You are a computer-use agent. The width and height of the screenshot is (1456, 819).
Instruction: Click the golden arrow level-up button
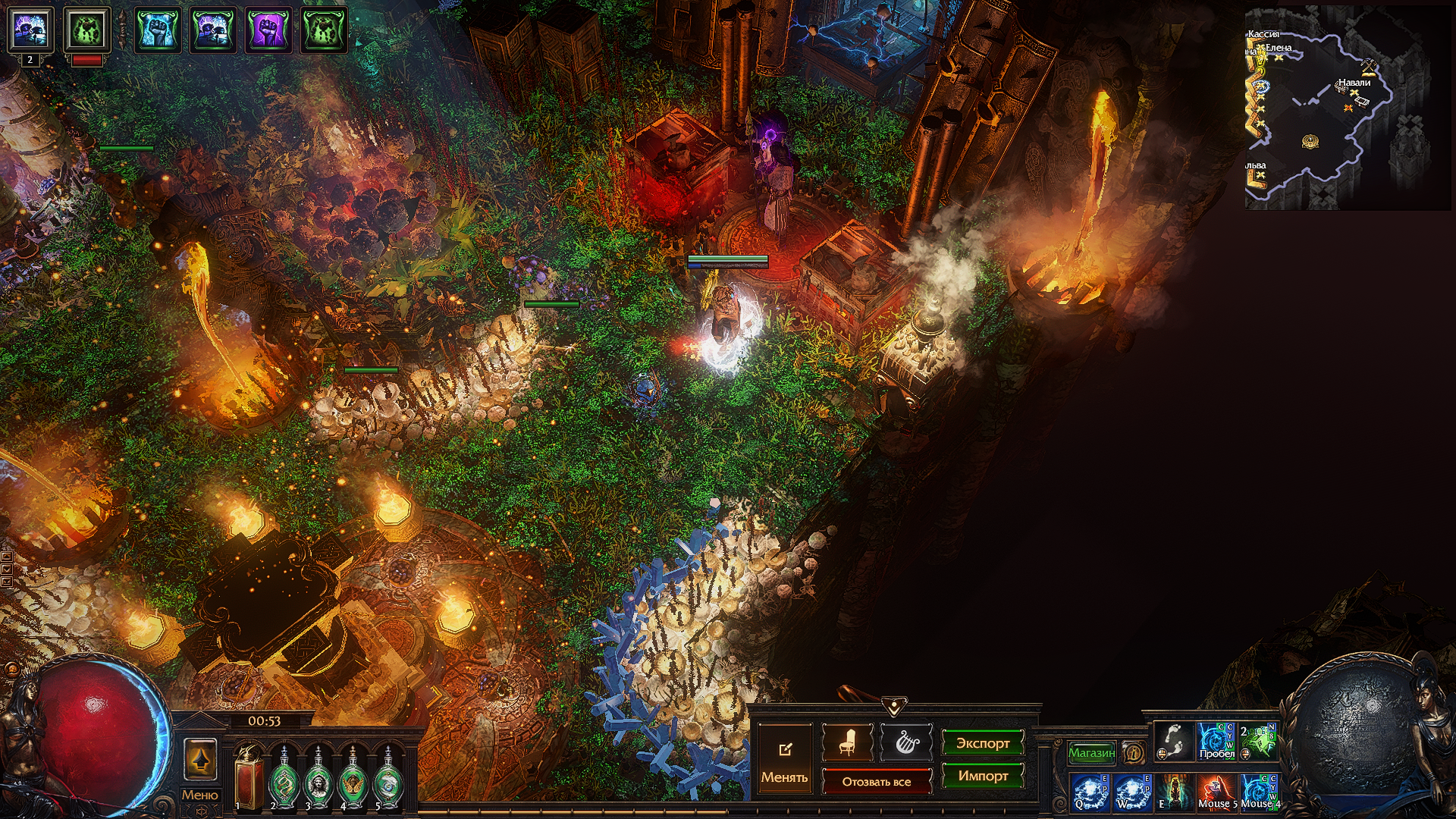(200, 759)
